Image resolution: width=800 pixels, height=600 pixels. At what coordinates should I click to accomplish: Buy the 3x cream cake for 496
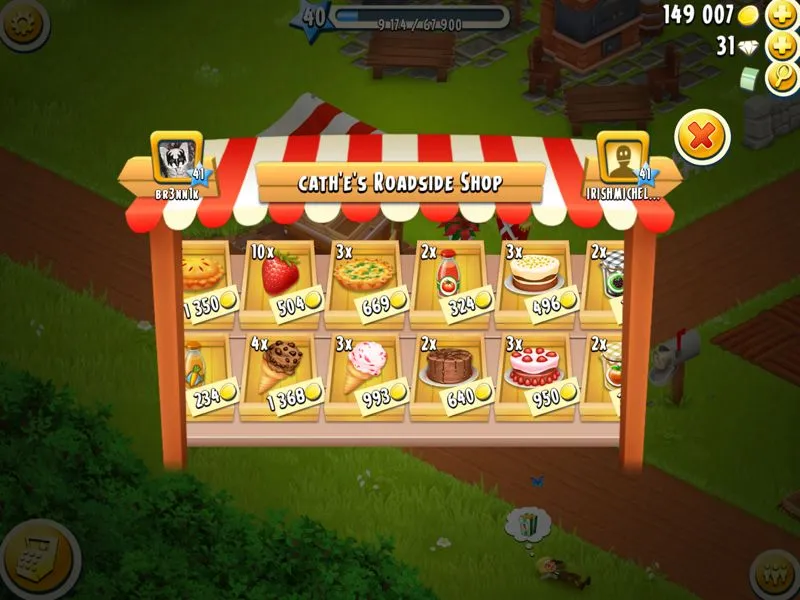pyautogui.click(x=533, y=279)
